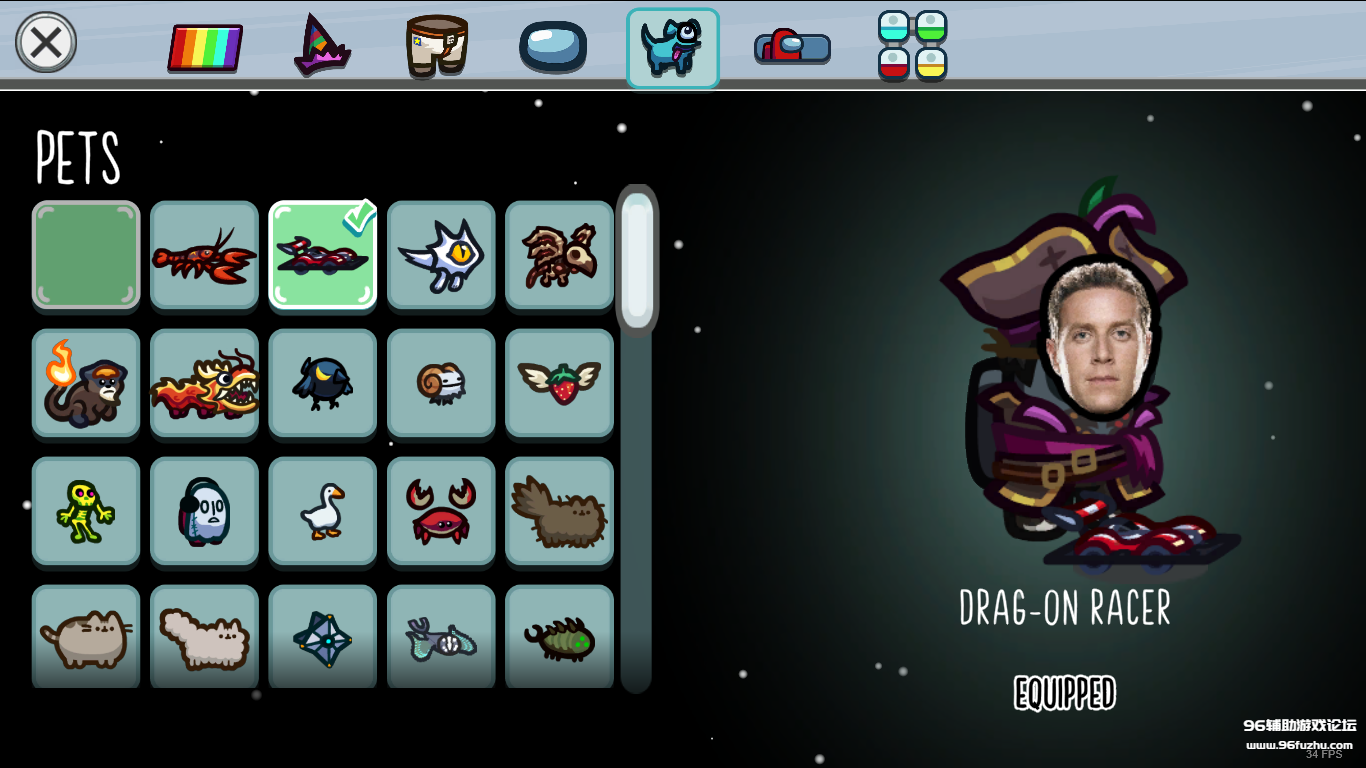Open the wizard hat tab
The image size is (1366, 768).
pos(321,45)
